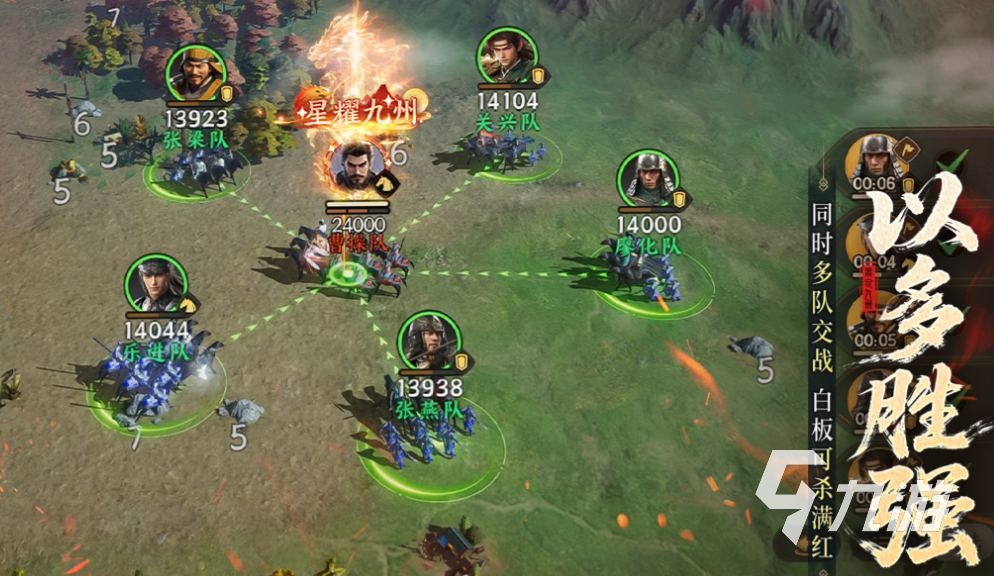Select the 关兴队 general portrait
This screenshot has height=576, width=994.
506,56
